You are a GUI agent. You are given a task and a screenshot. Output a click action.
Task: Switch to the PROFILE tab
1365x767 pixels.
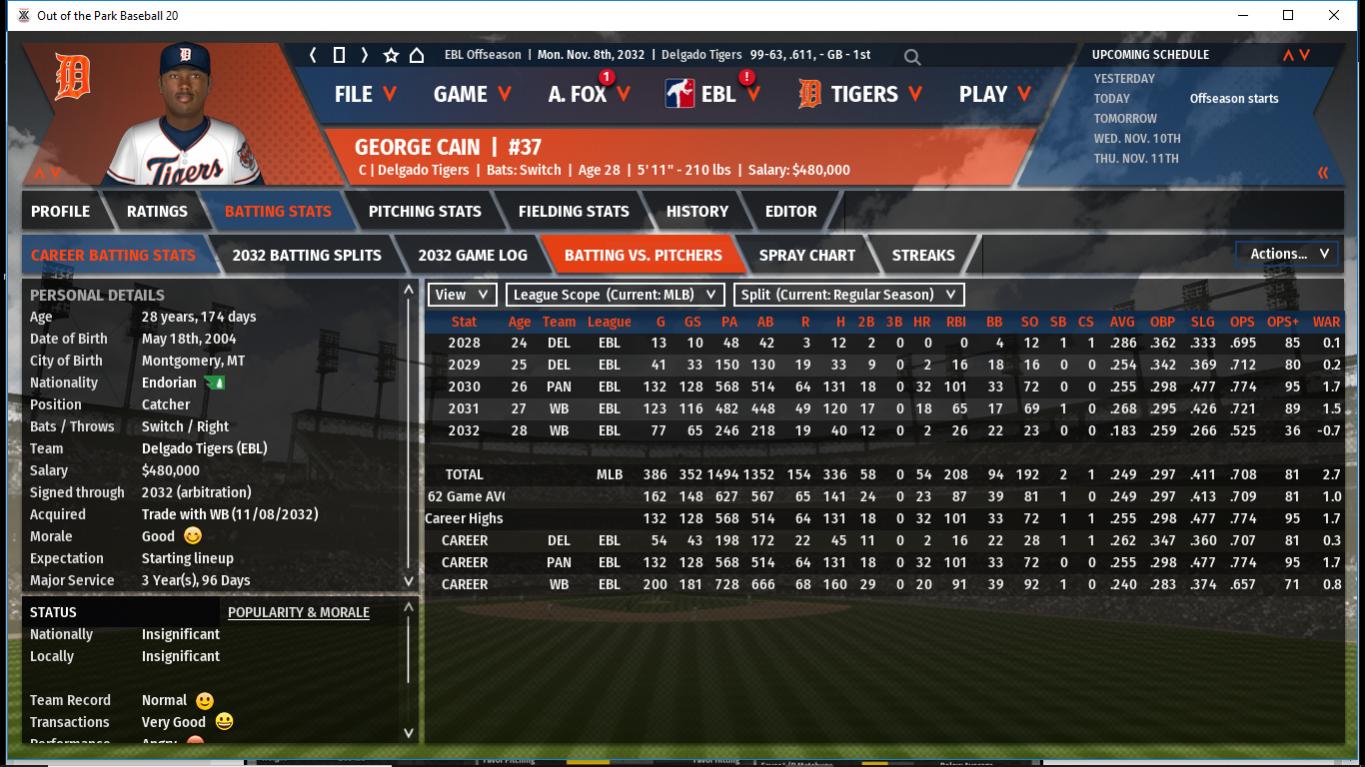[60, 211]
